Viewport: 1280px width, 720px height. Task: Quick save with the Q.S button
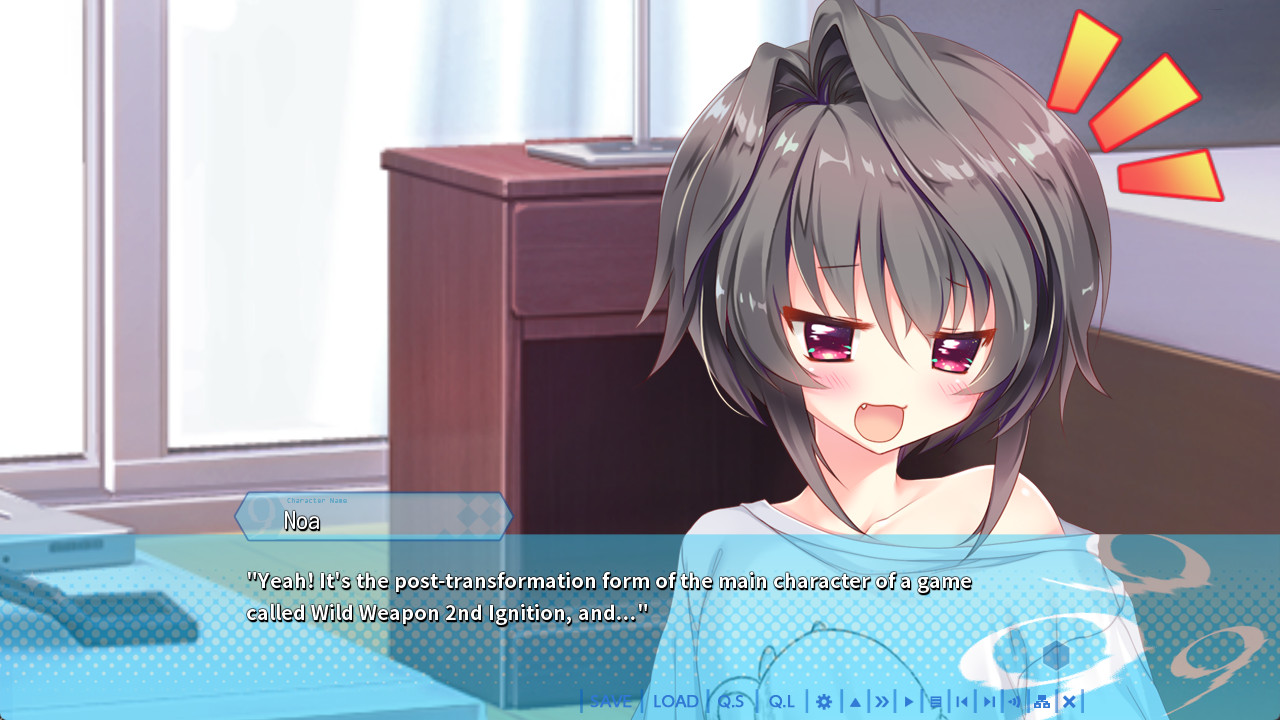tap(733, 701)
